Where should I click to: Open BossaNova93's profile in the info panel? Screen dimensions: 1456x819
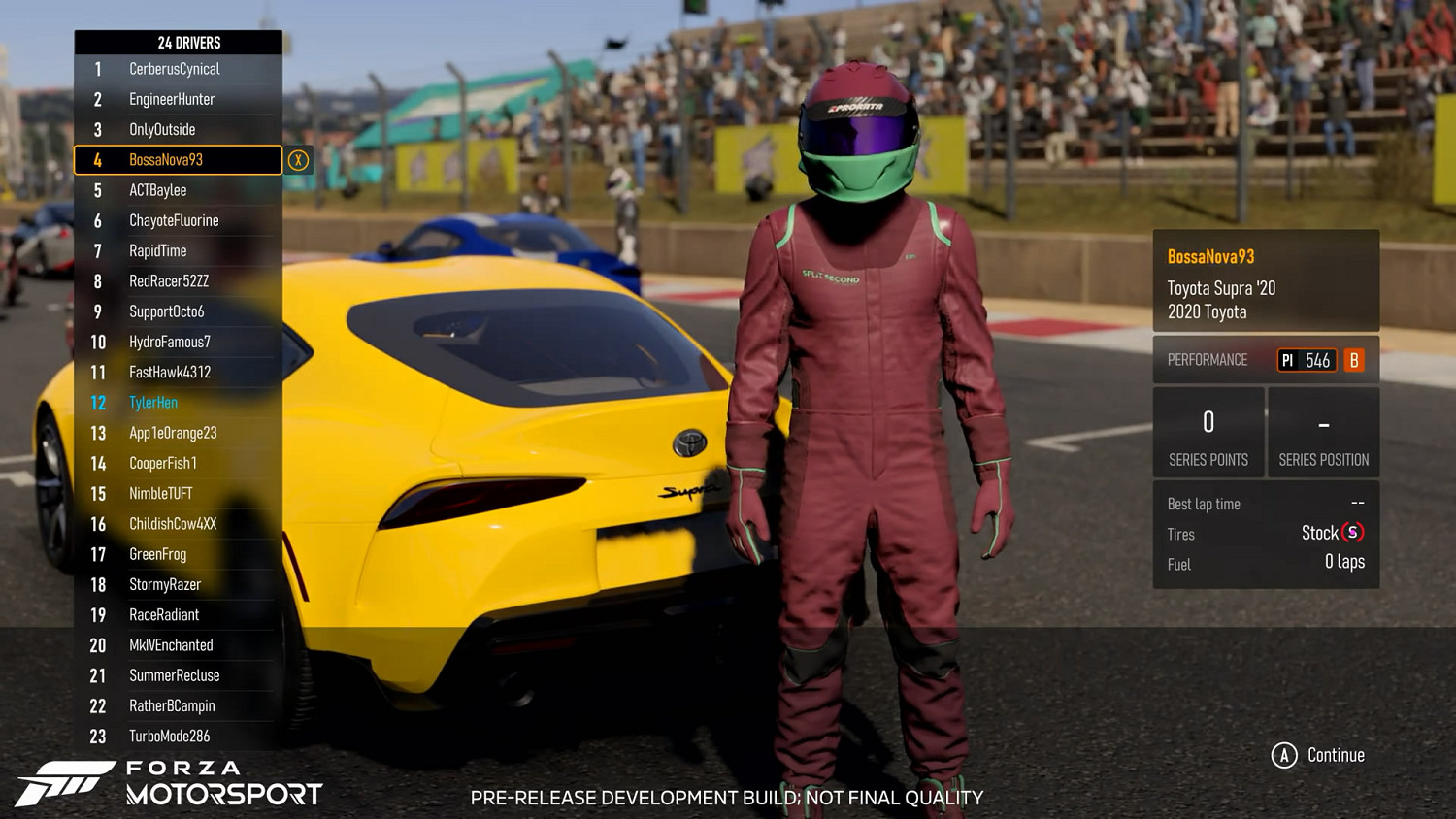[1209, 256]
